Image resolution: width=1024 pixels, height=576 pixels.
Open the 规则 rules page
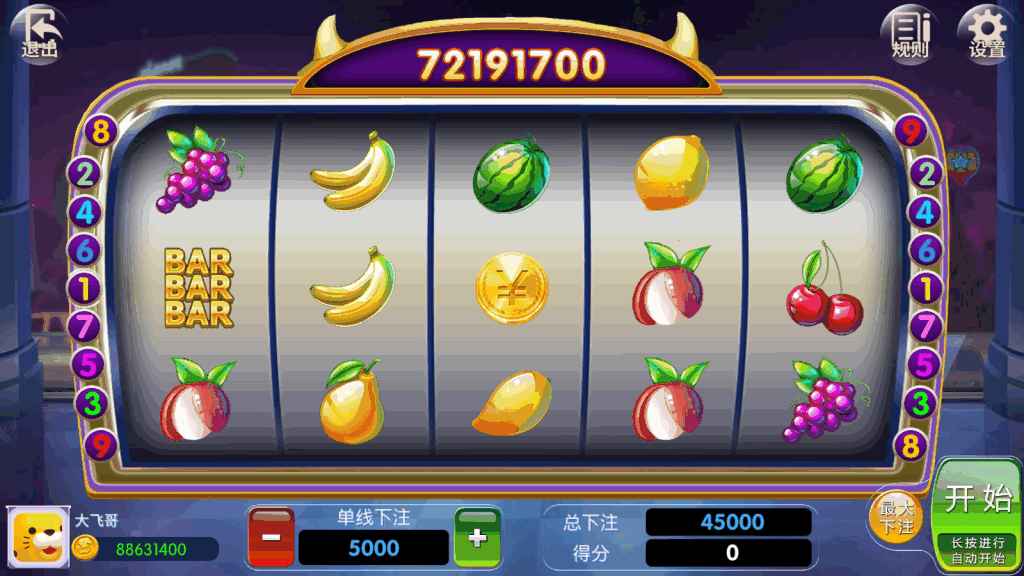910,34
